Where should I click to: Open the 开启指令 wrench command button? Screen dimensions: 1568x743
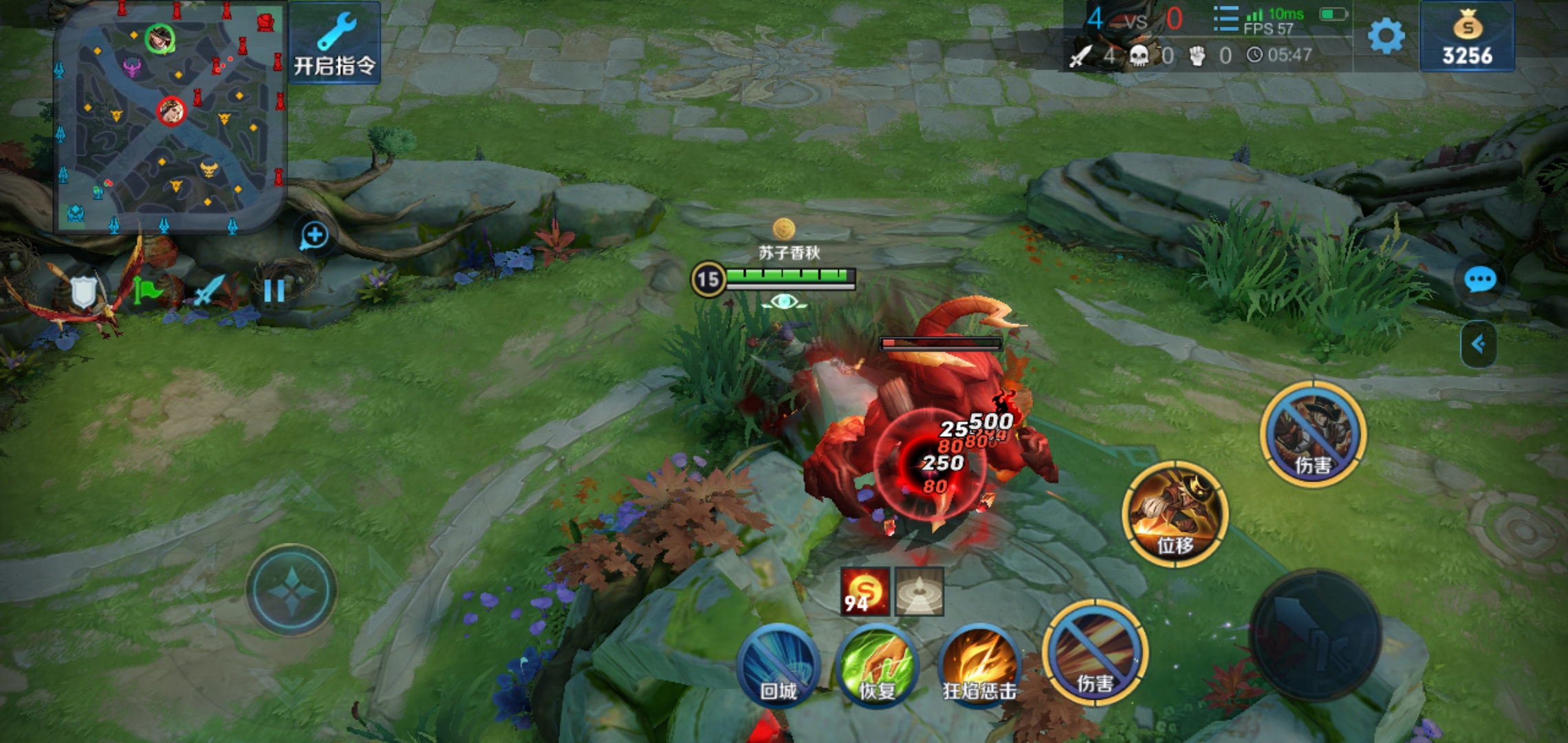point(335,43)
